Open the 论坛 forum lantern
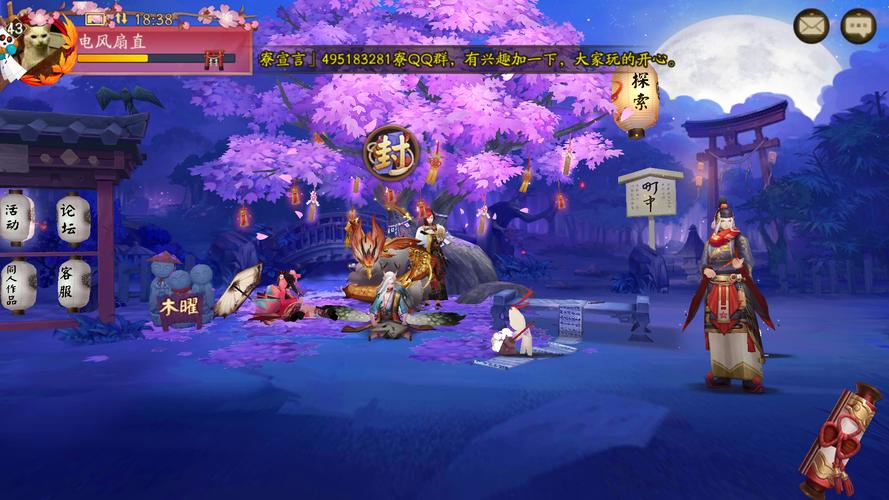 point(70,218)
